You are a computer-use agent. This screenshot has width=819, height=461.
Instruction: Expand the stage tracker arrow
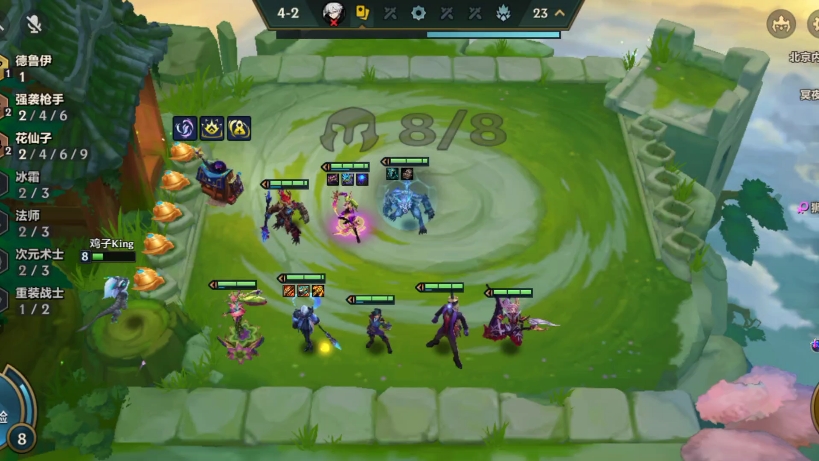[x=560, y=13]
